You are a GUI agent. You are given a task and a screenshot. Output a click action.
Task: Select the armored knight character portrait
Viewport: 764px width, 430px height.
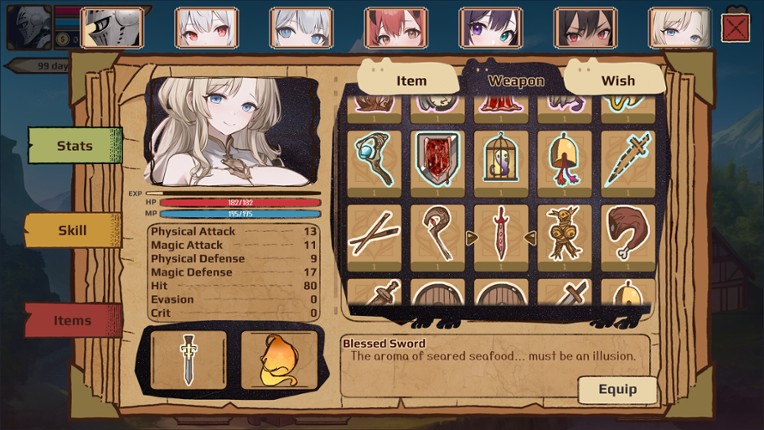(111, 28)
